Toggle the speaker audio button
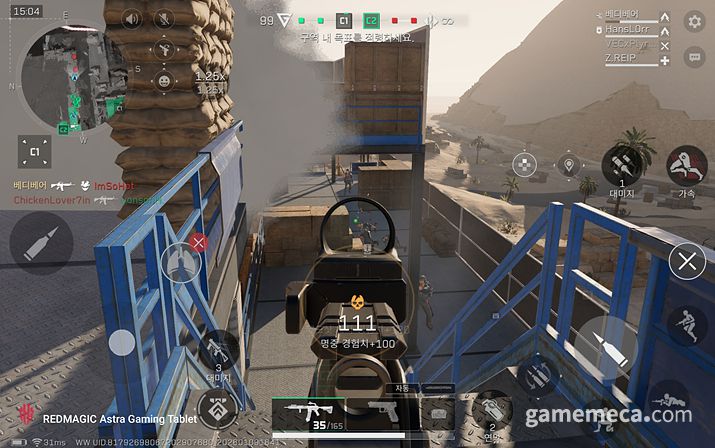Viewport: 715px width, 448px height. 132,19
